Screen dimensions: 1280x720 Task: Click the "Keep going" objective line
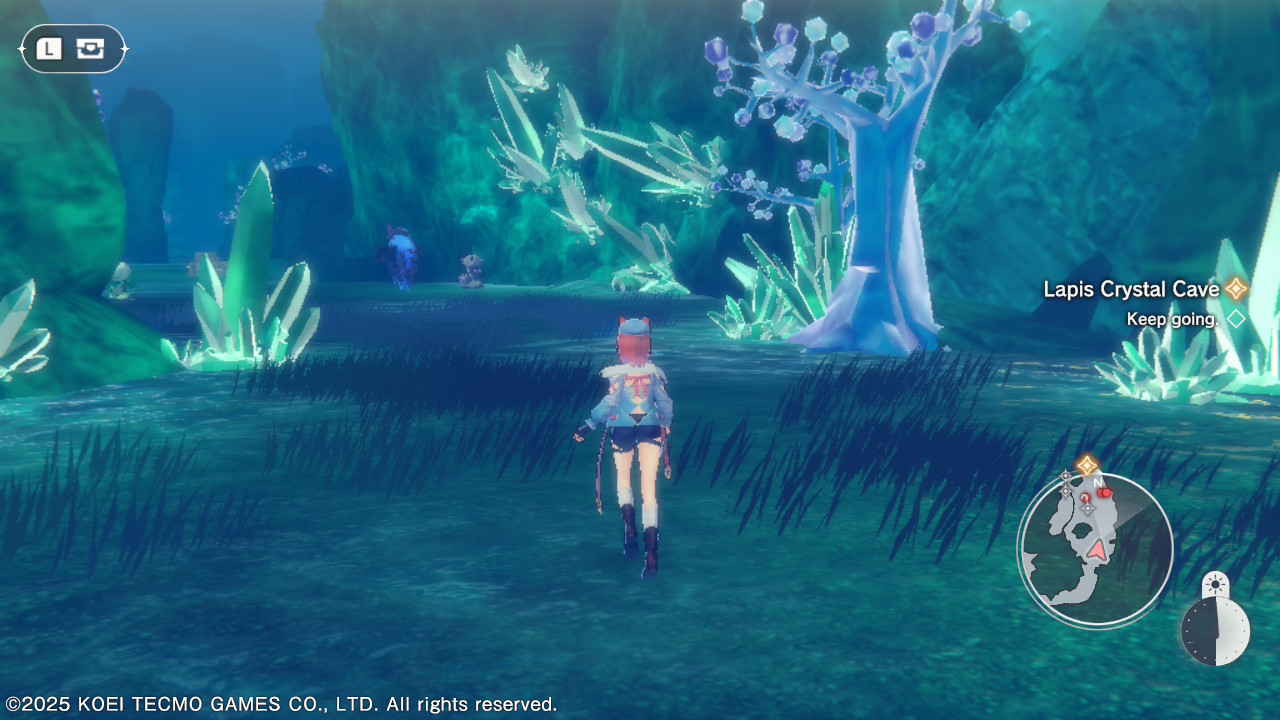point(1170,319)
